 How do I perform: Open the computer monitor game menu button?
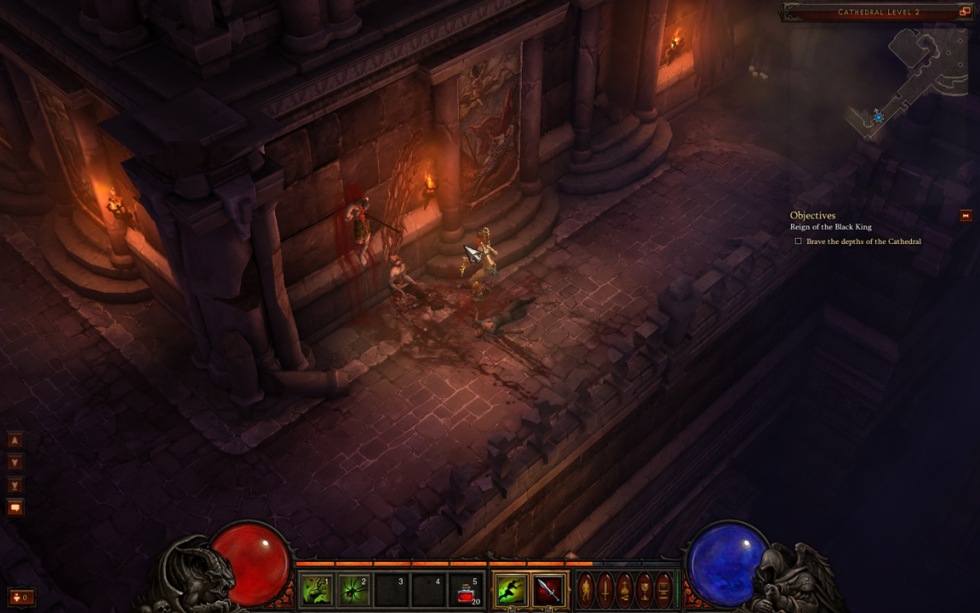[663, 589]
